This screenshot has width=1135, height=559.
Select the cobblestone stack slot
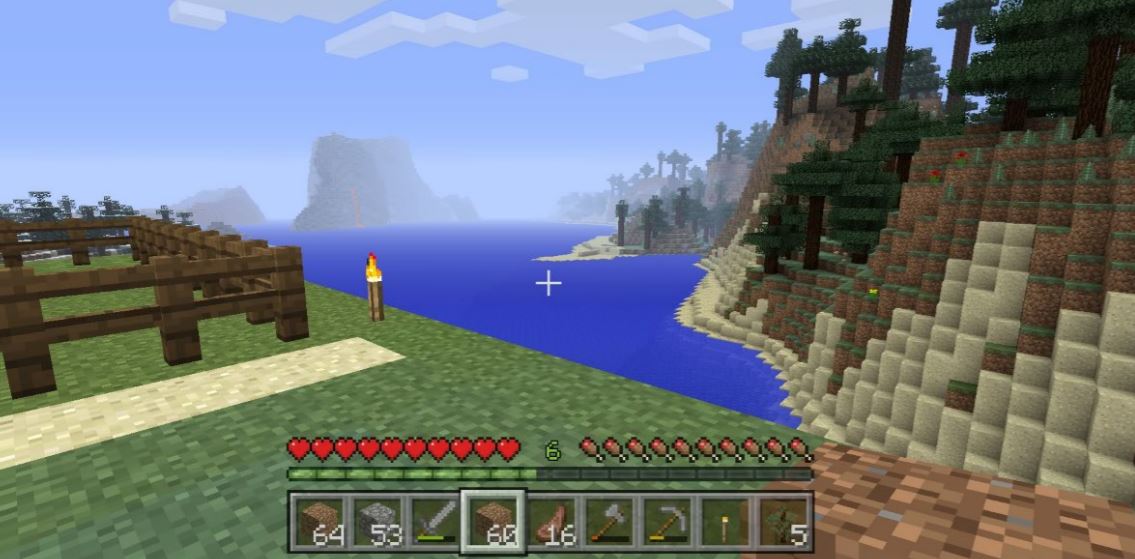378,521
